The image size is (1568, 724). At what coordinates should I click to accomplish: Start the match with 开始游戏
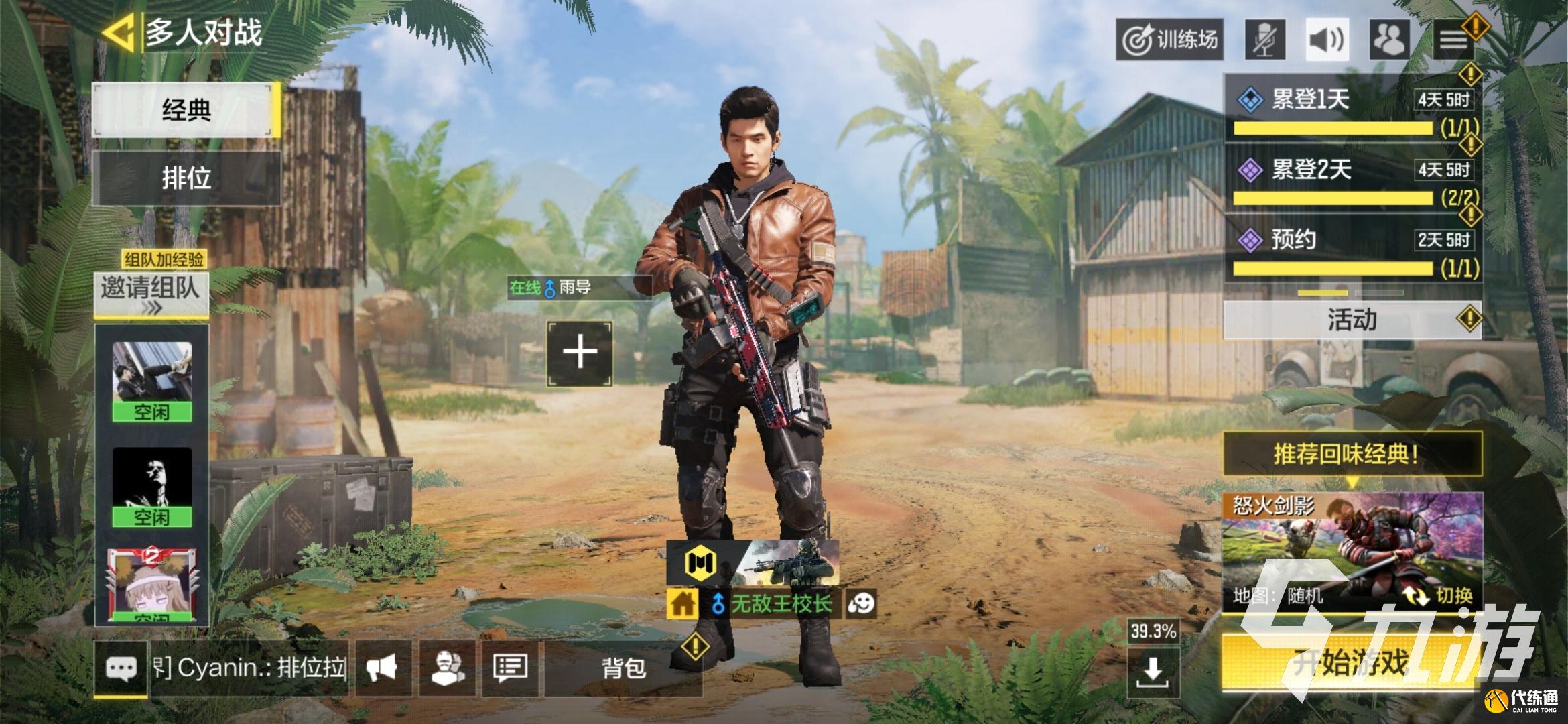click(1352, 663)
